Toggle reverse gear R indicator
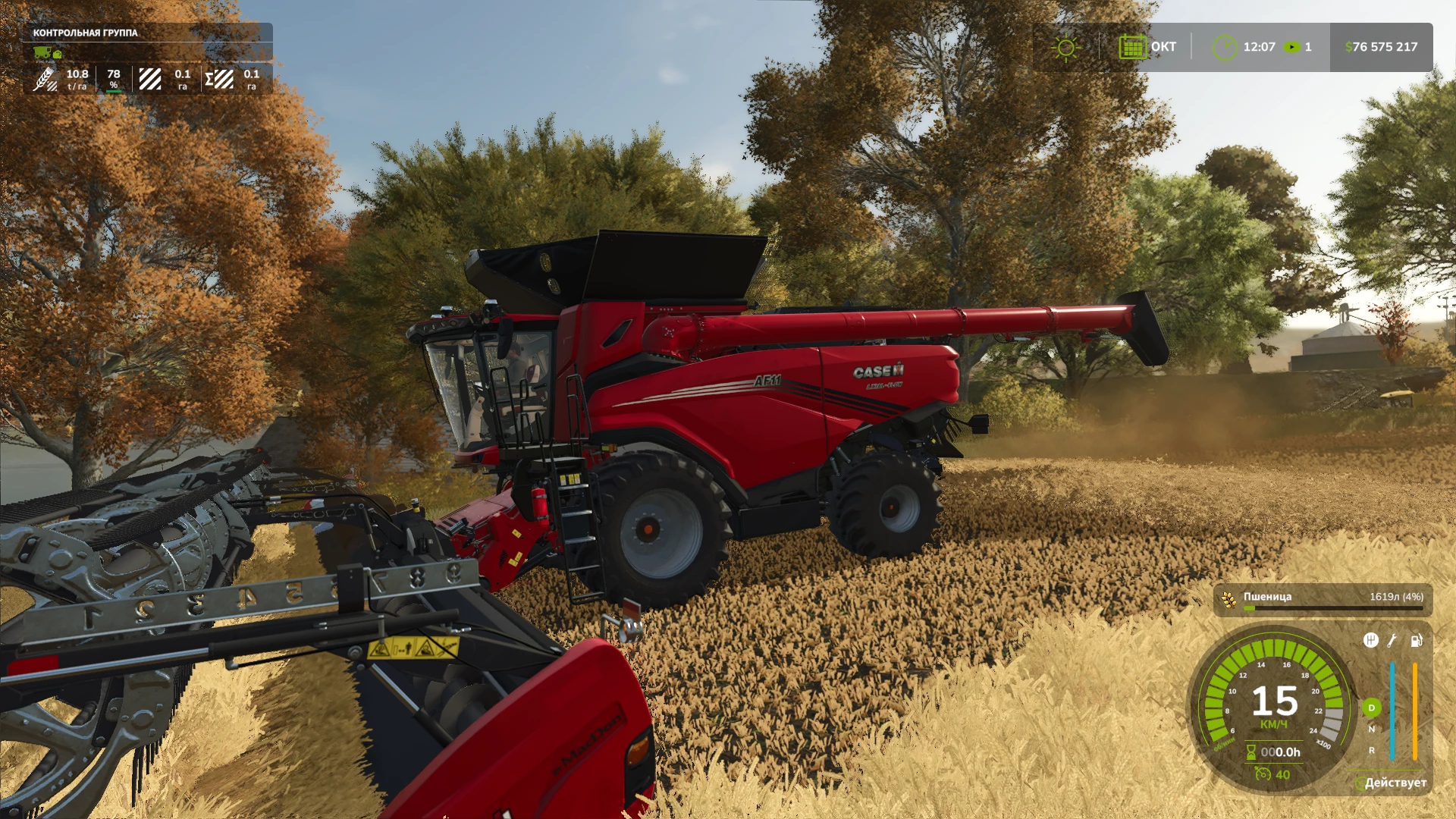The image size is (1456, 819). (1370, 751)
